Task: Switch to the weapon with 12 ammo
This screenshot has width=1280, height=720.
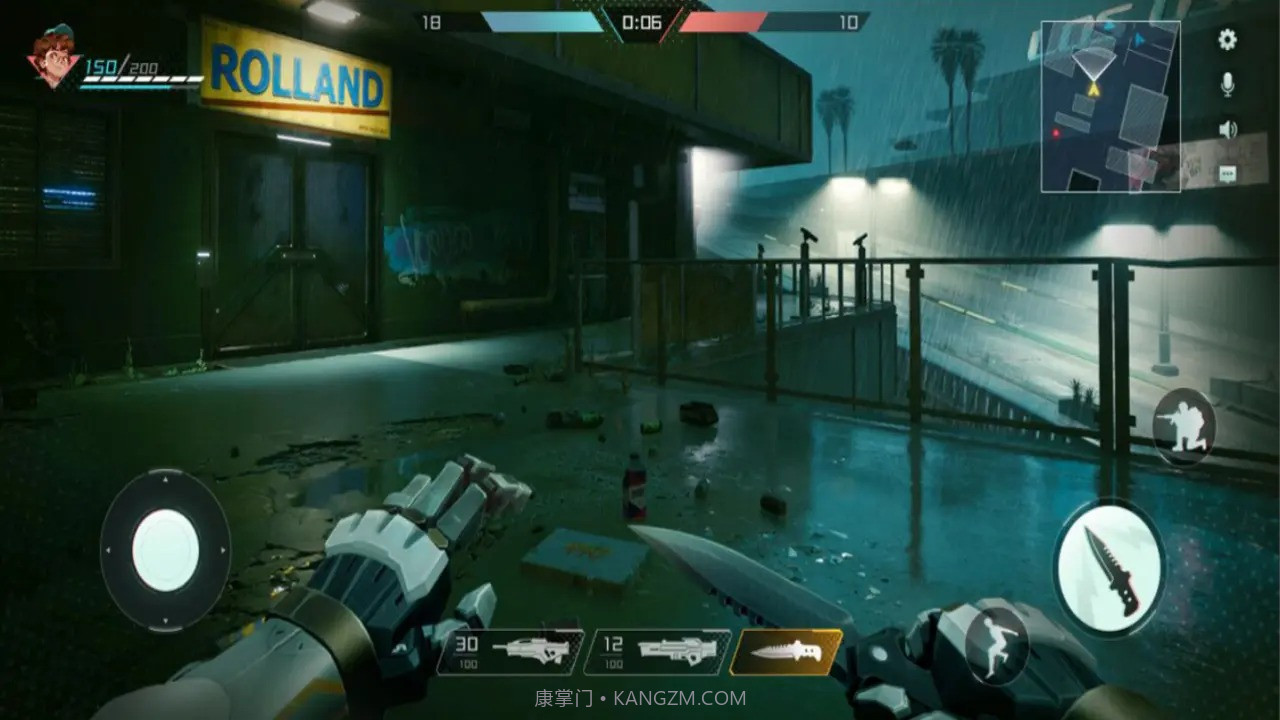Action: coord(657,651)
